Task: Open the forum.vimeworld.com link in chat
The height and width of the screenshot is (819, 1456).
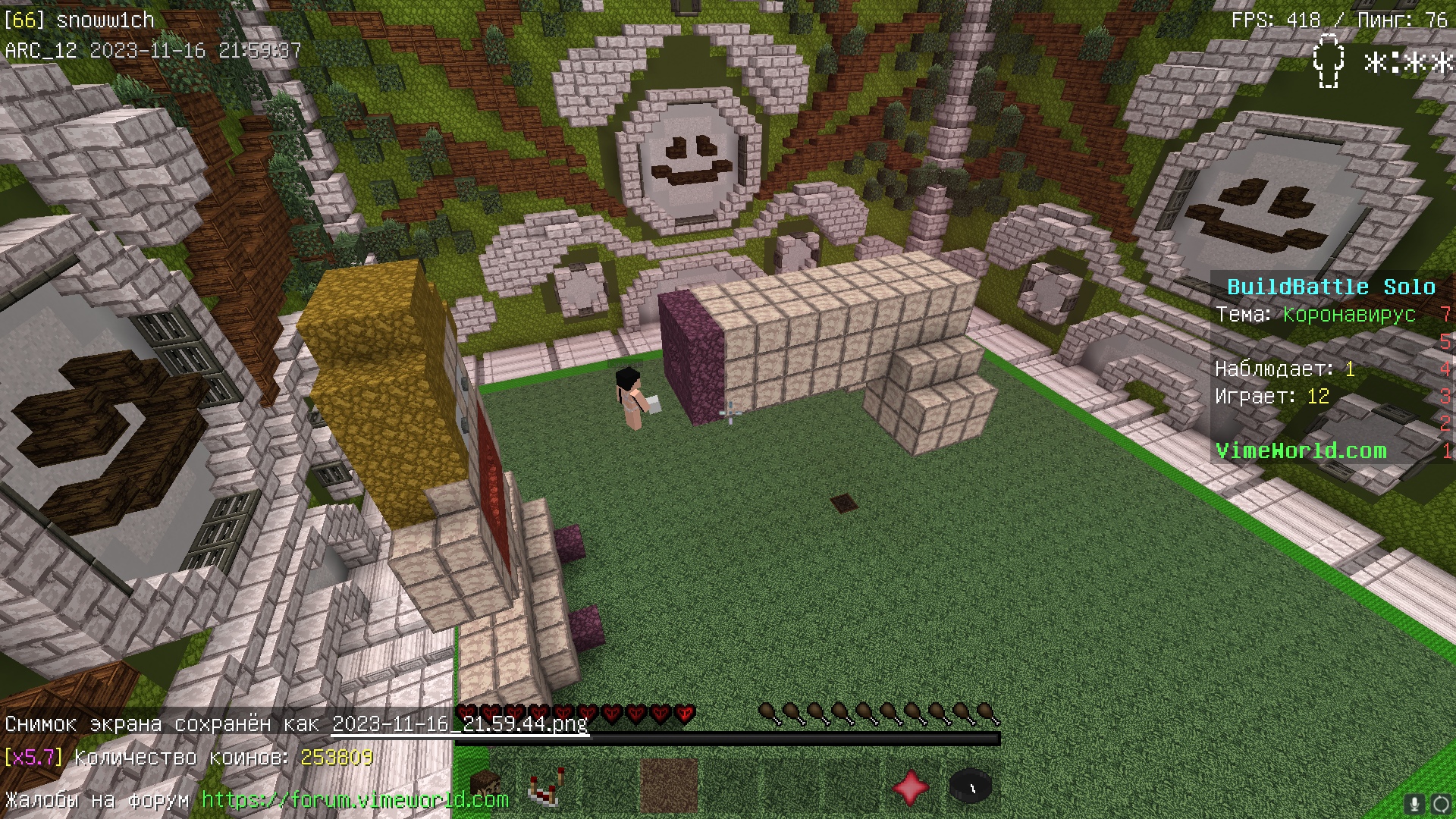Action: coord(355,799)
